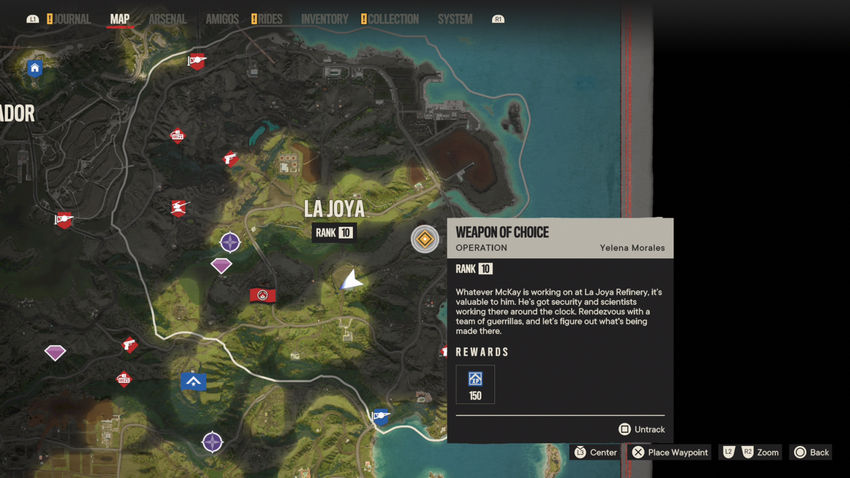
Task: Open the Journal tab
Action: click(x=72, y=19)
